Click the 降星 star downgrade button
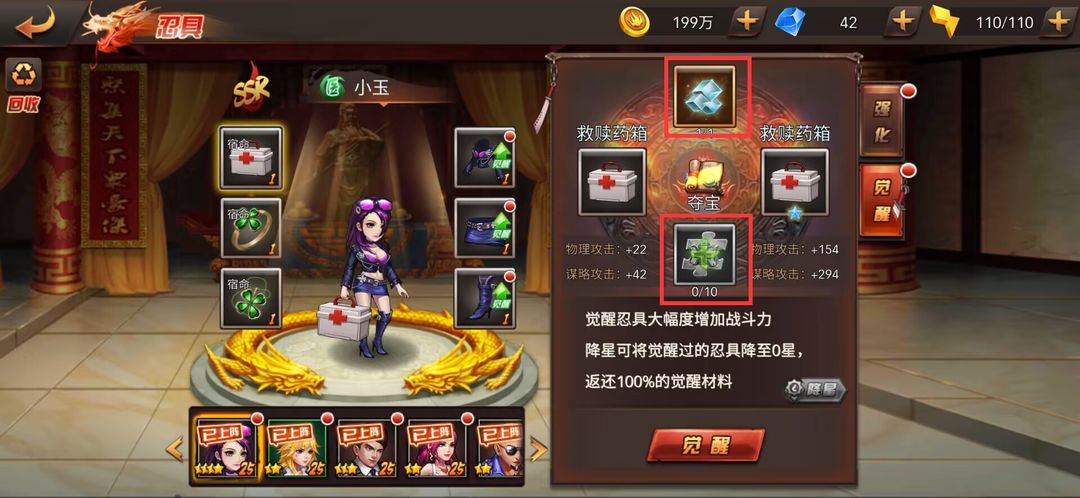 point(815,389)
